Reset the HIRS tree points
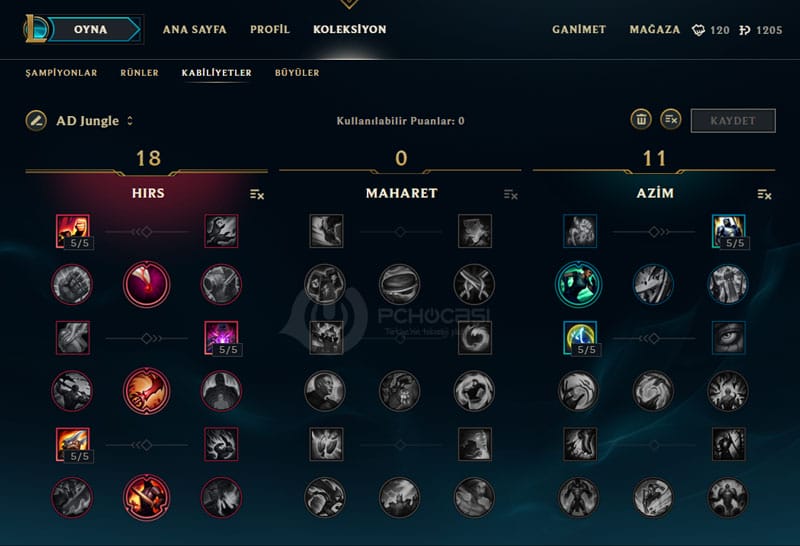 257,194
